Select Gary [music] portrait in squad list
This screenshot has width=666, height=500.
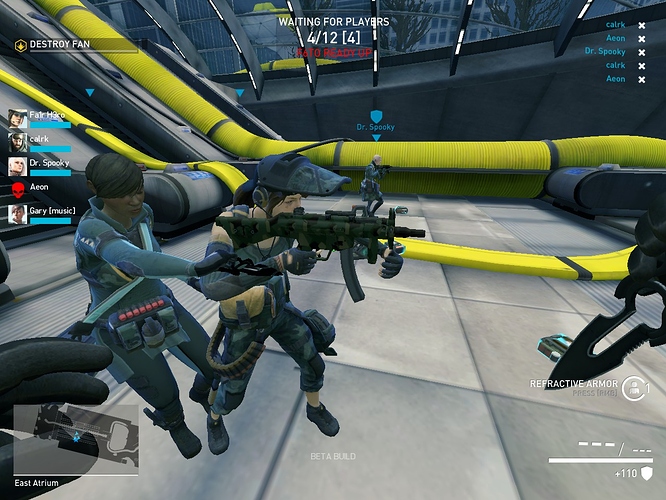pyautogui.click(x=17, y=213)
